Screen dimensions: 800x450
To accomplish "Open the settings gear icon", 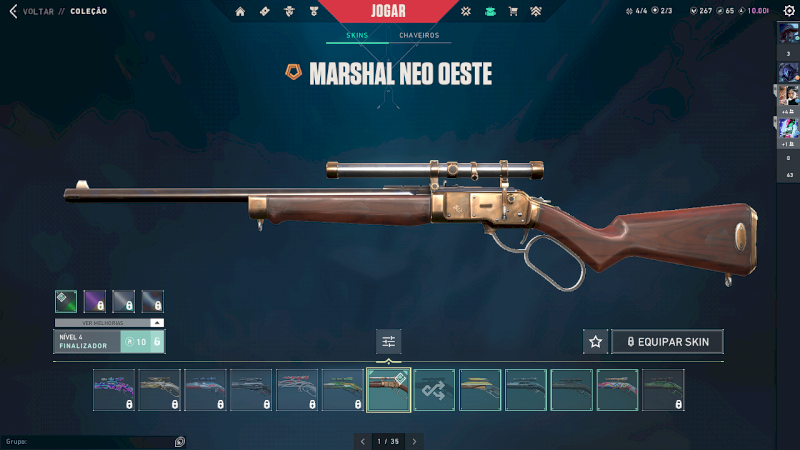I will (789, 11).
